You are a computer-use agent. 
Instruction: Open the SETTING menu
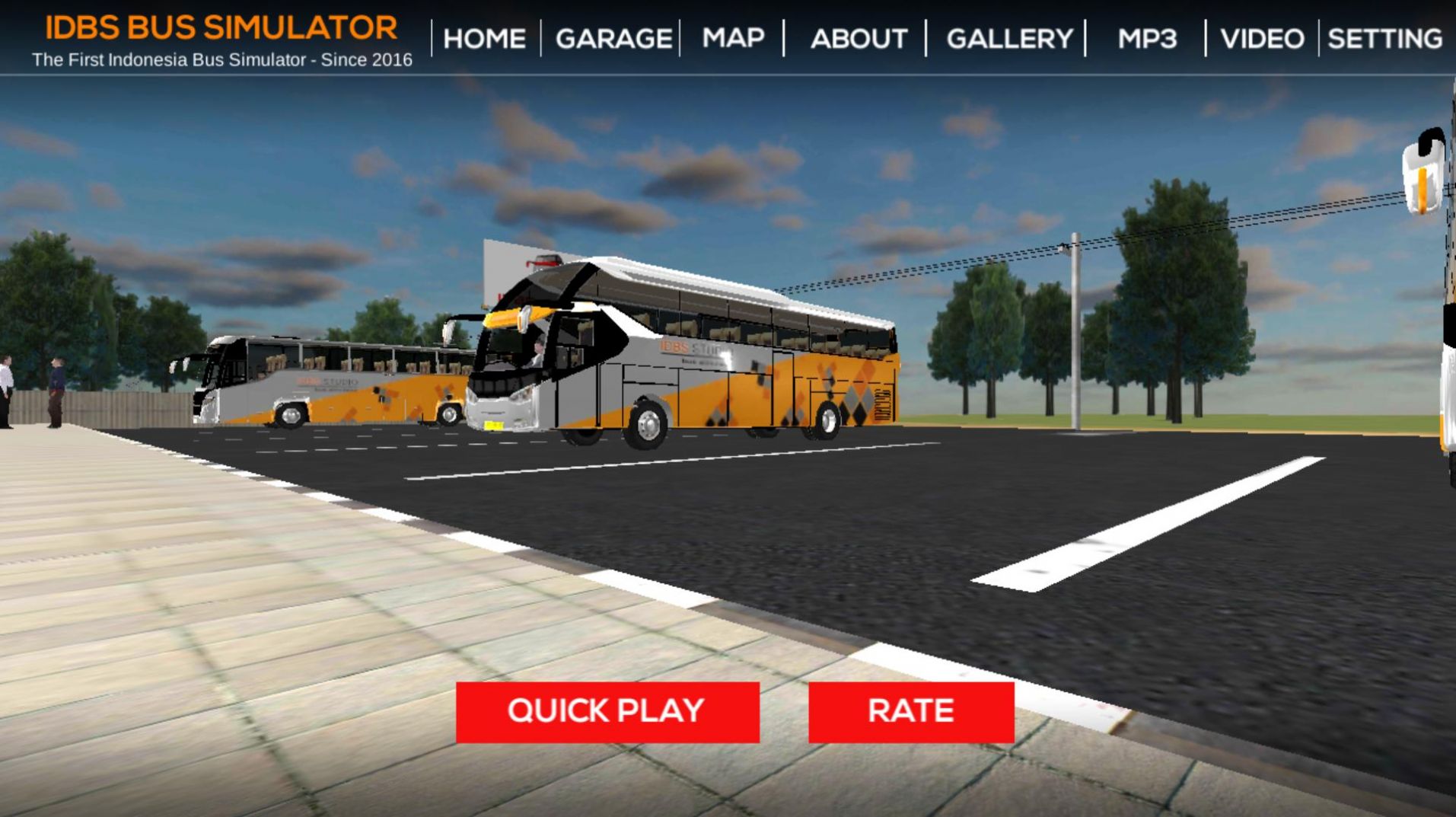click(x=1384, y=38)
